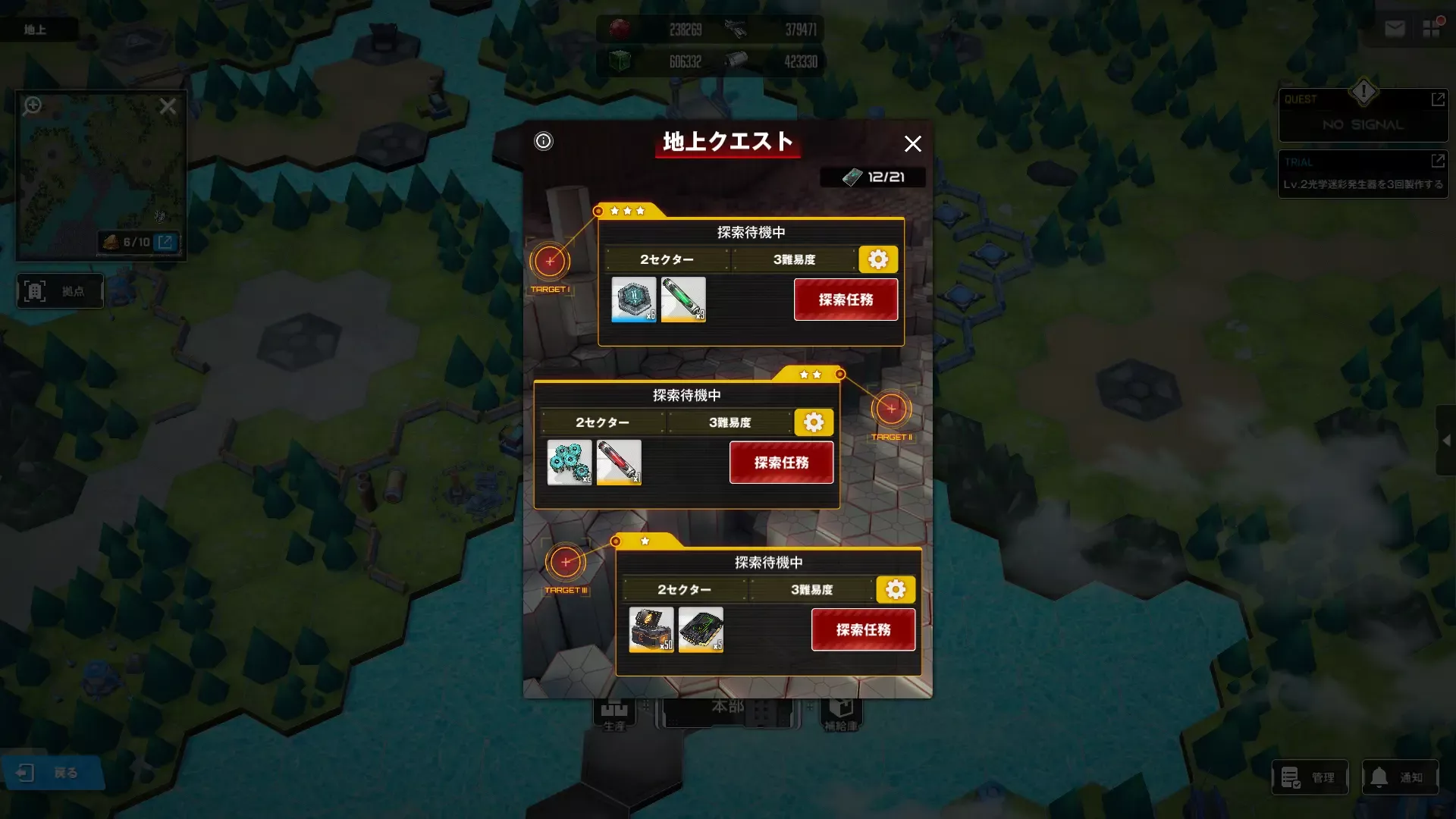Click the 生産 production building icon at bottom
The height and width of the screenshot is (819, 1456).
[x=613, y=711]
